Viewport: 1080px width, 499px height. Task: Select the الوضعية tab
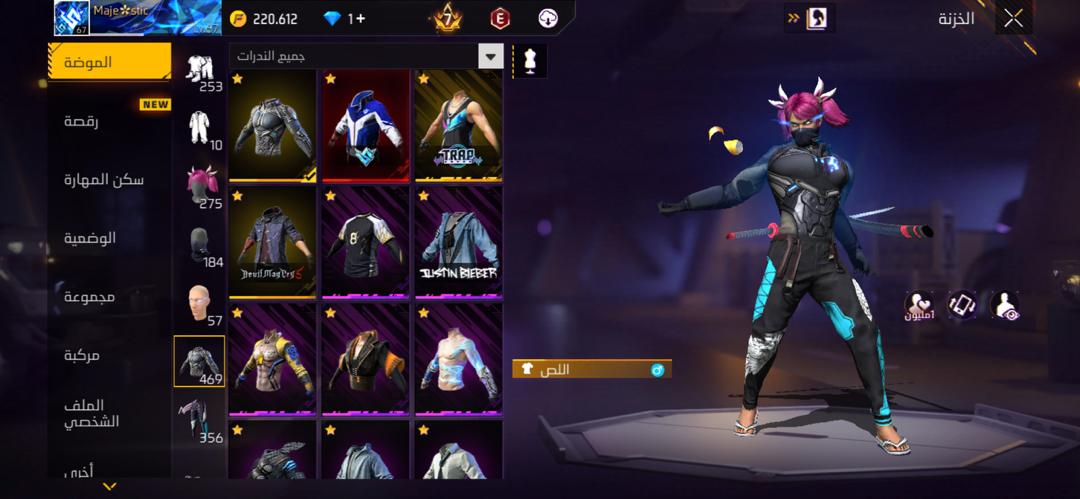coord(91,238)
